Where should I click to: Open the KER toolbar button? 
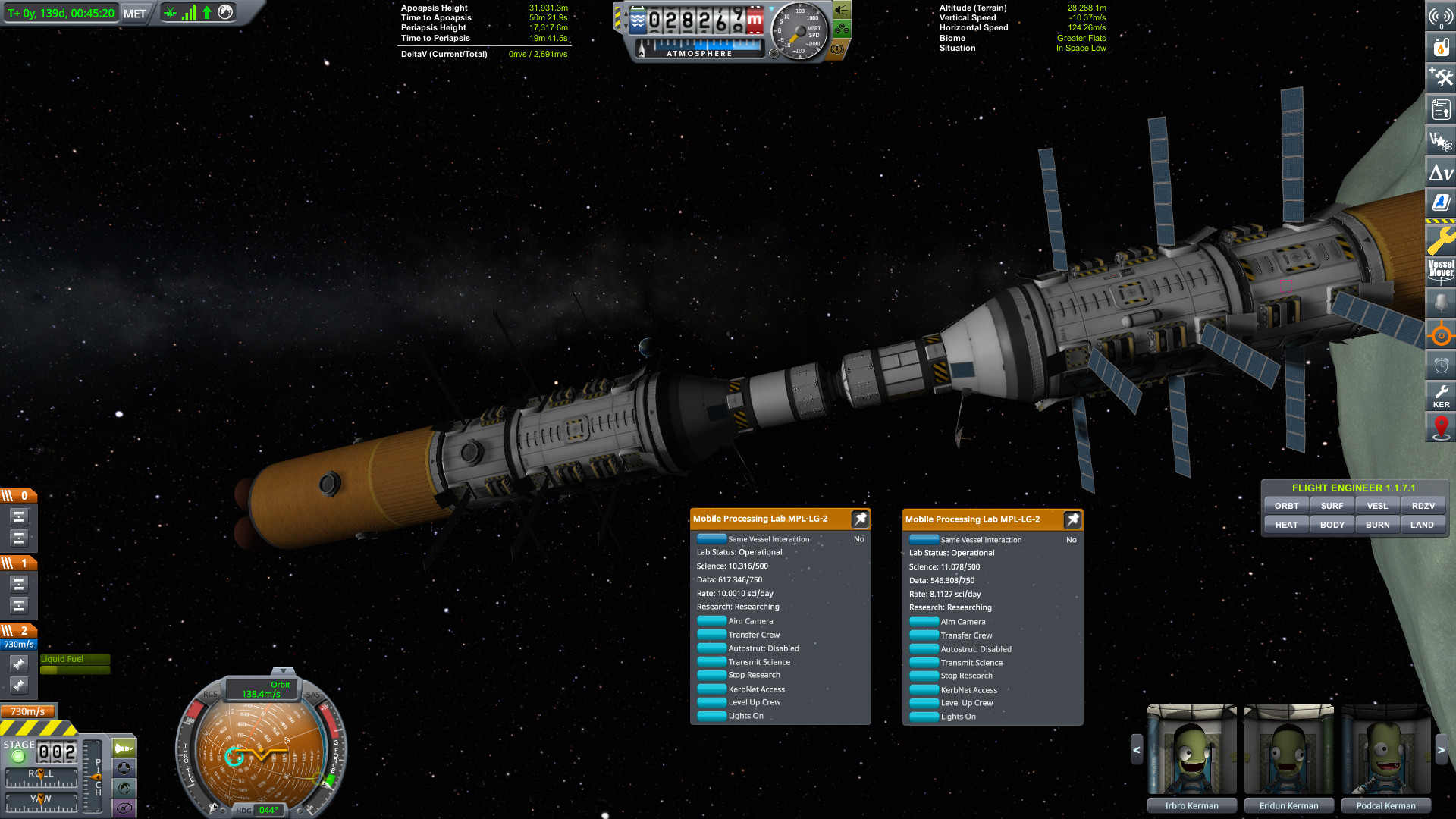pyautogui.click(x=1441, y=396)
